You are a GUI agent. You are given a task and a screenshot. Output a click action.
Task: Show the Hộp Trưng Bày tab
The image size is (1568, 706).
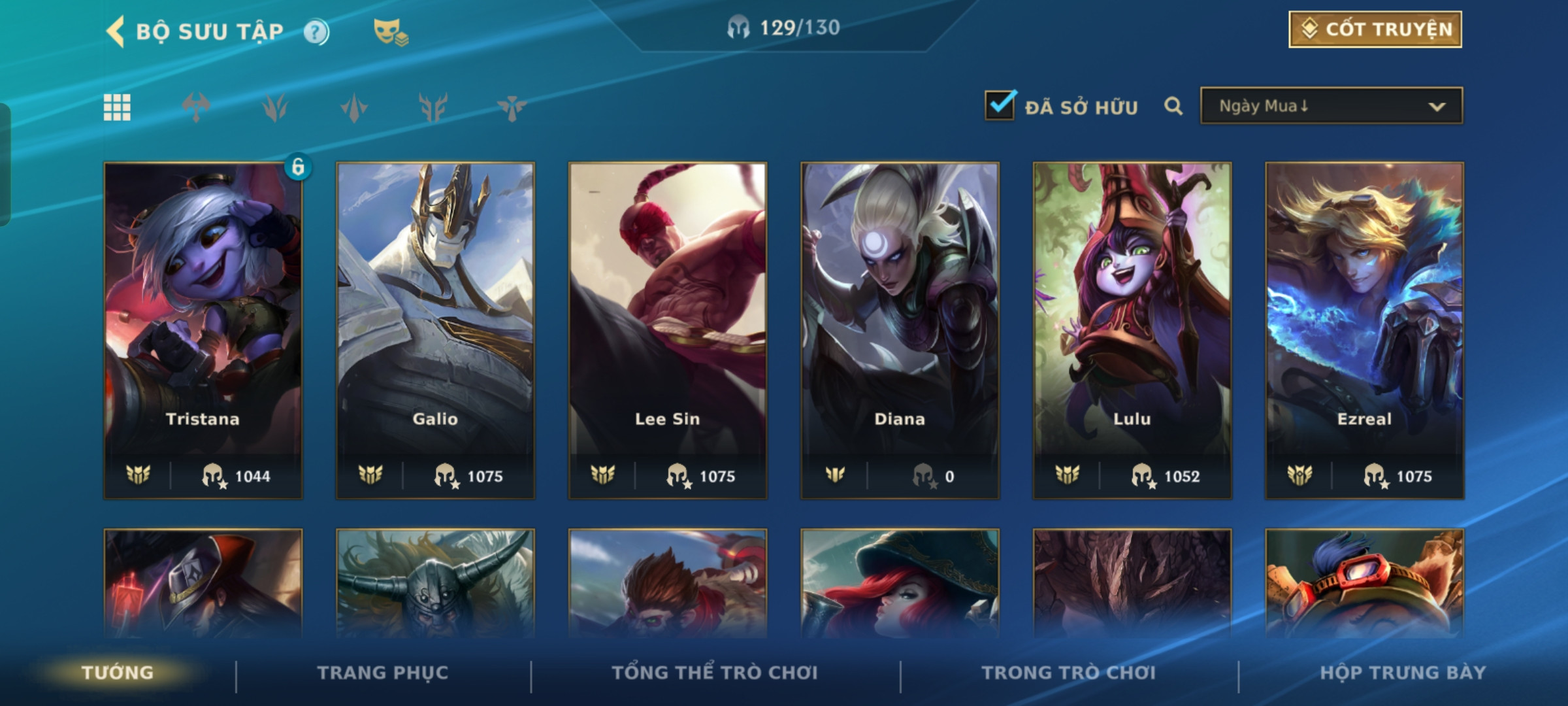[x=1403, y=673]
